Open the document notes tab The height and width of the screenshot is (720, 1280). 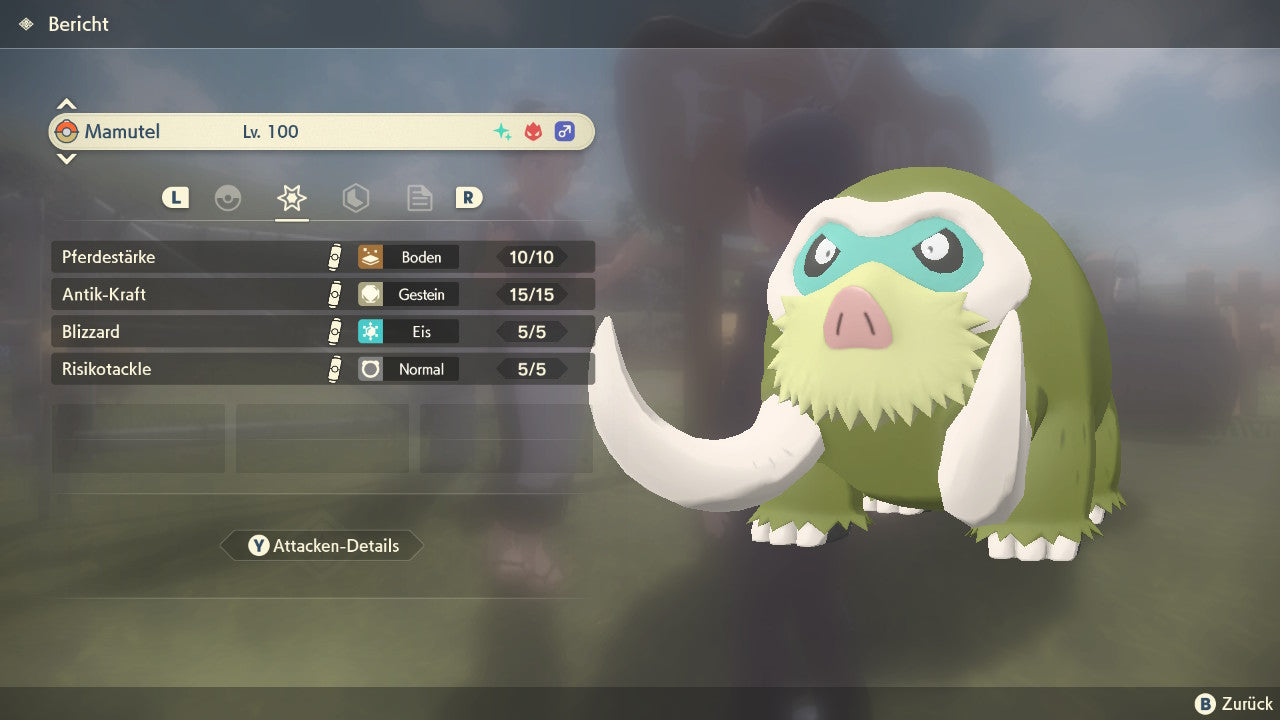419,198
